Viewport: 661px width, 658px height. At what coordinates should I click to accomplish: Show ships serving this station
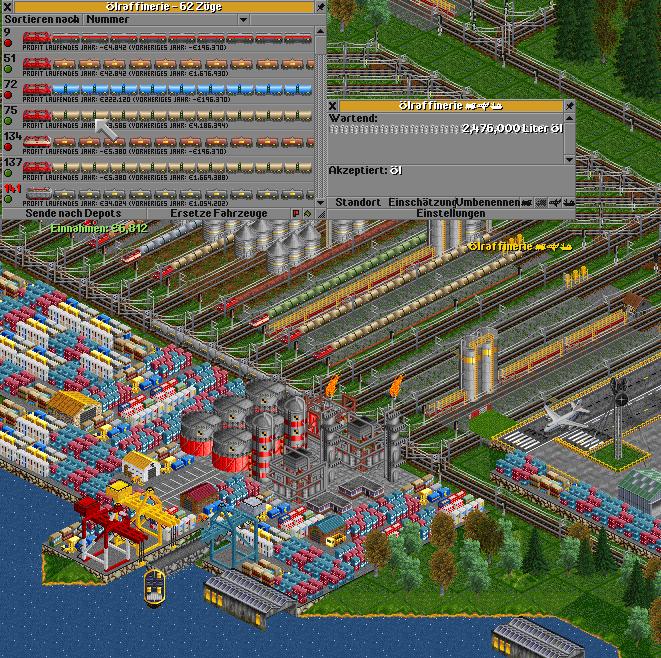569,202
